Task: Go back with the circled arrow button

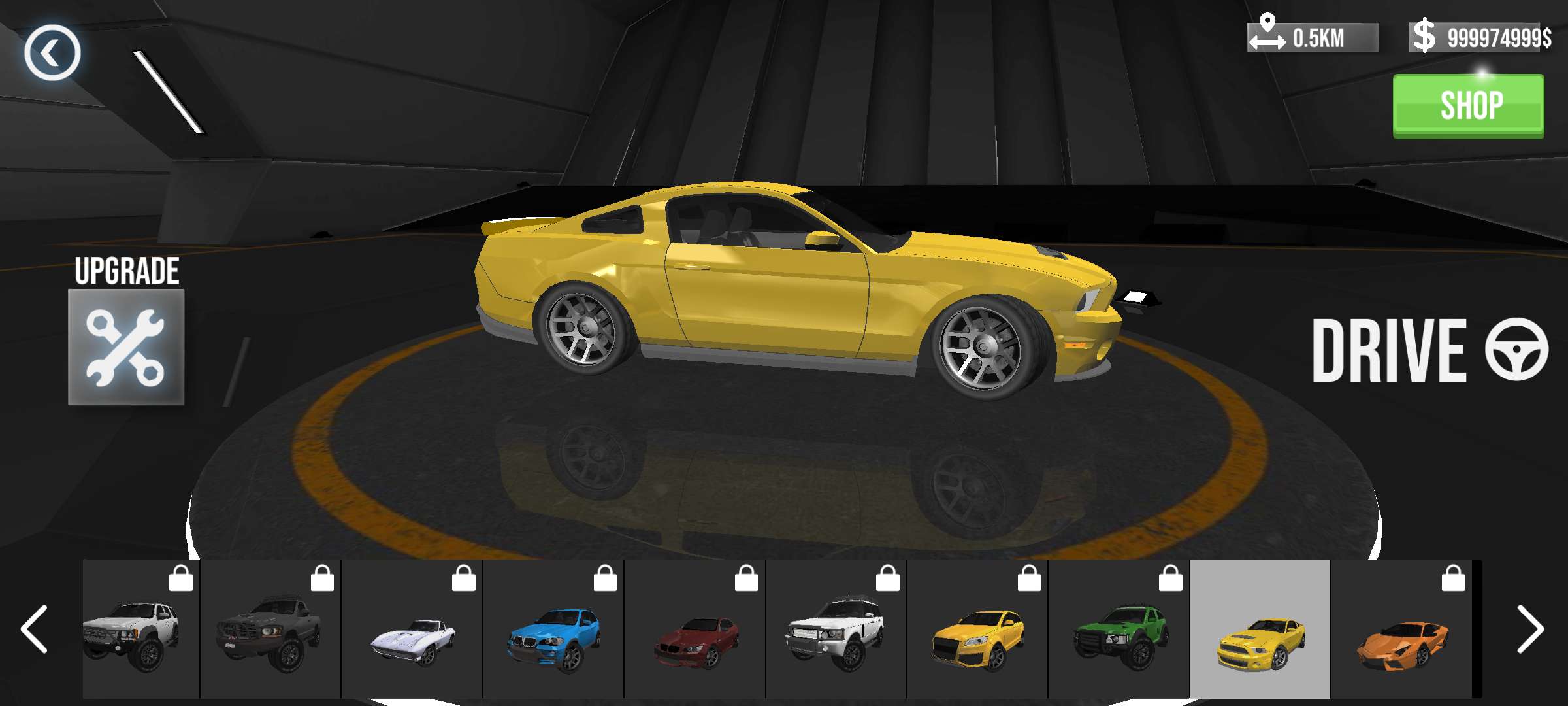Action: click(52, 53)
